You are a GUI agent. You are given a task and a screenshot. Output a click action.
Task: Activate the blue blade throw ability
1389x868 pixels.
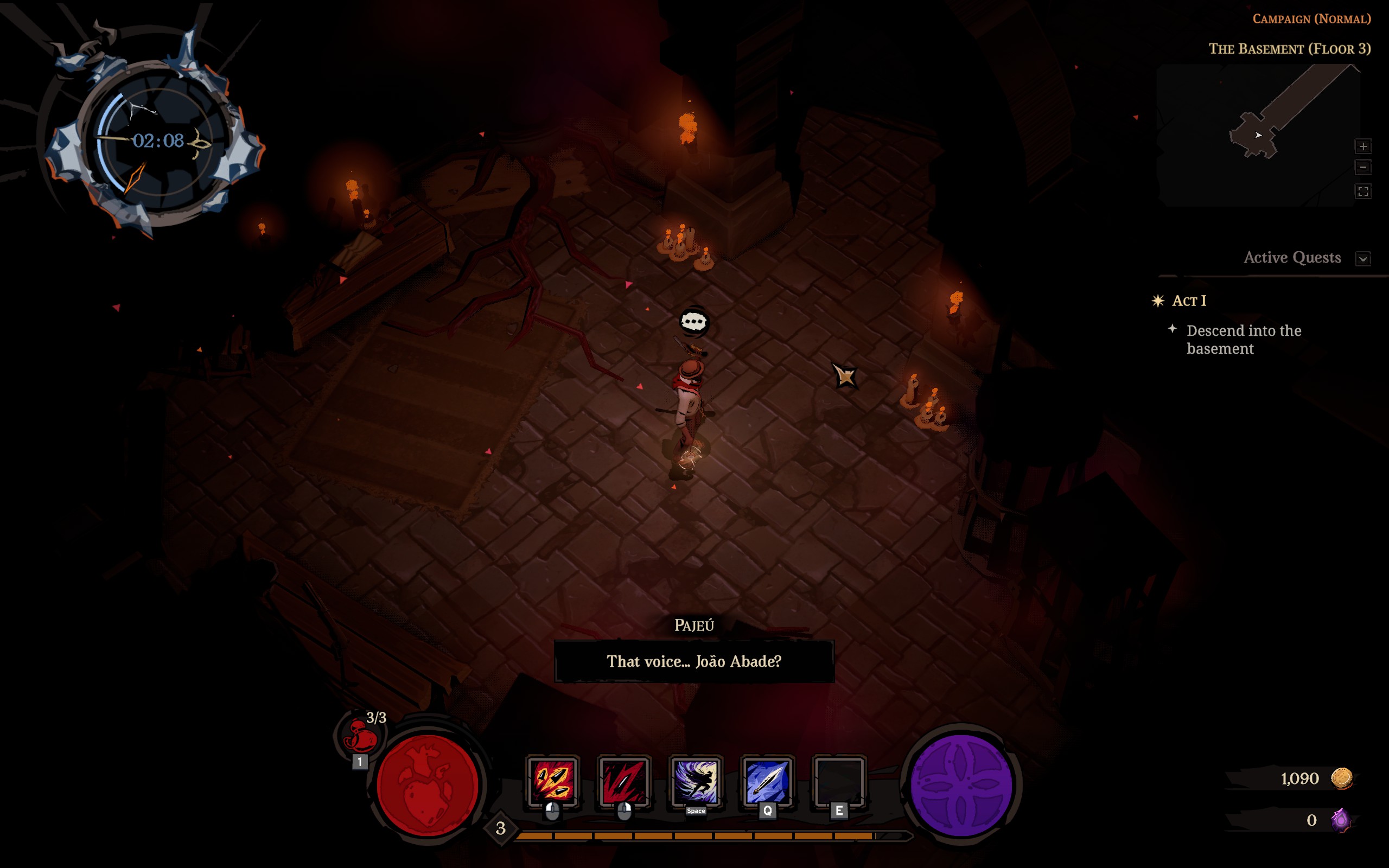(x=767, y=781)
